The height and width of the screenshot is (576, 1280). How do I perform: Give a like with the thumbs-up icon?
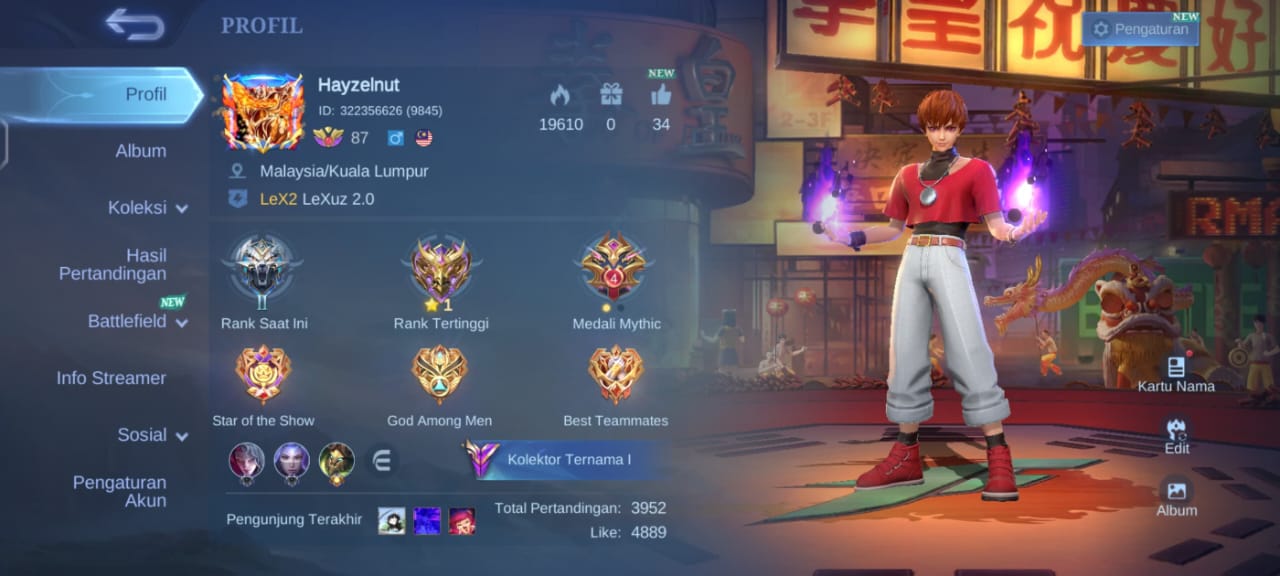pyautogui.click(x=661, y=95)
